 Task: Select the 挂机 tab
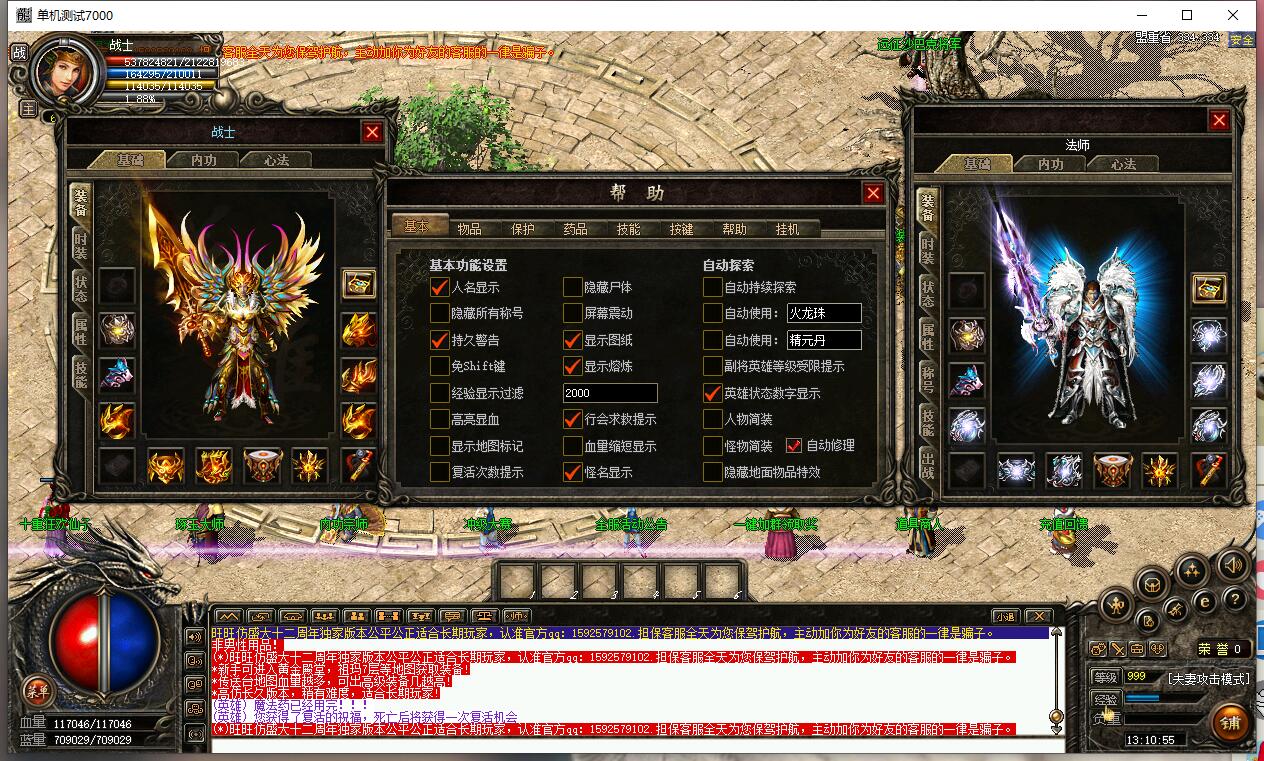[787, 229]
